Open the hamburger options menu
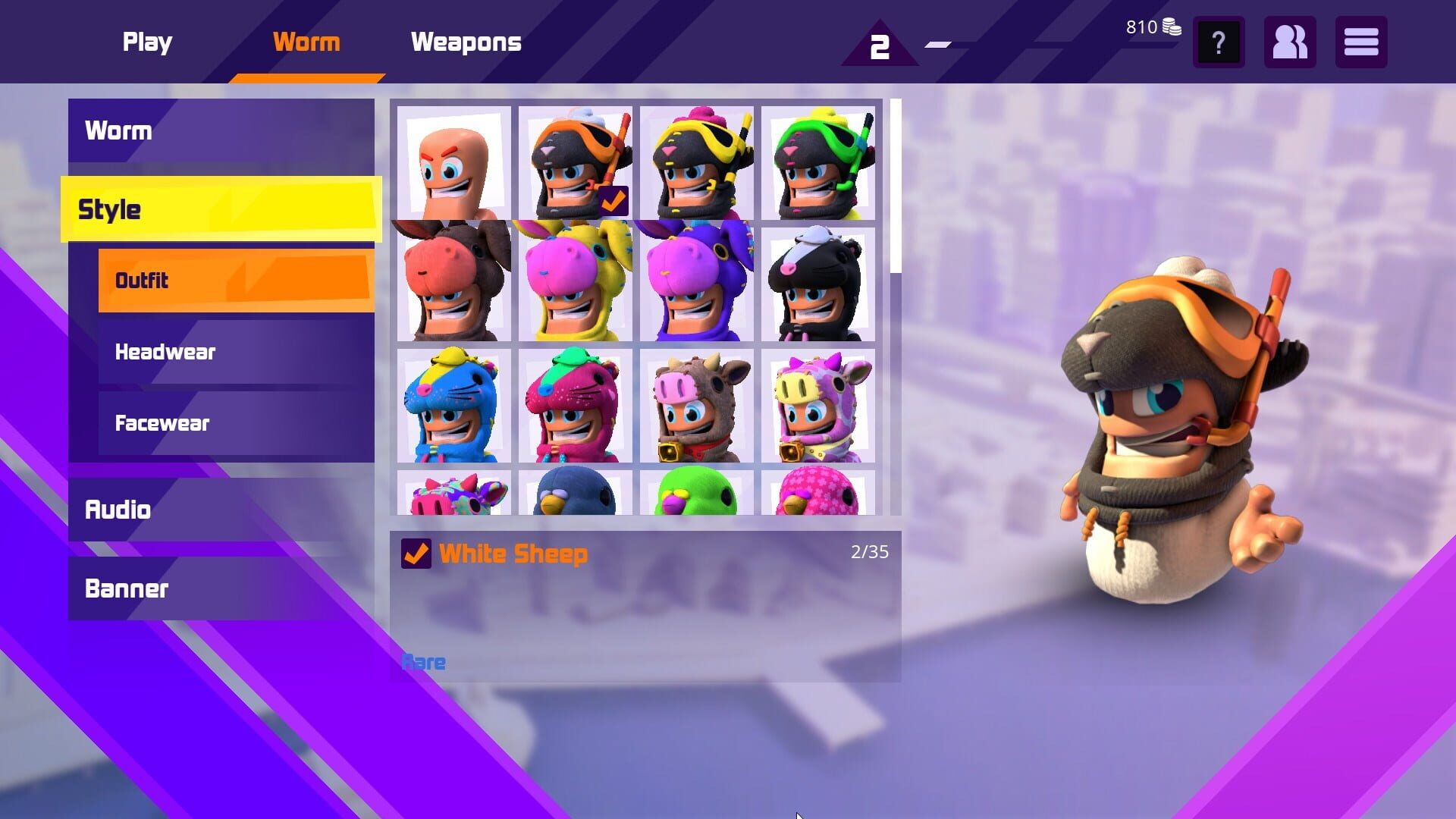Screen dimensions: 1456x819 tap(1361, 43)
